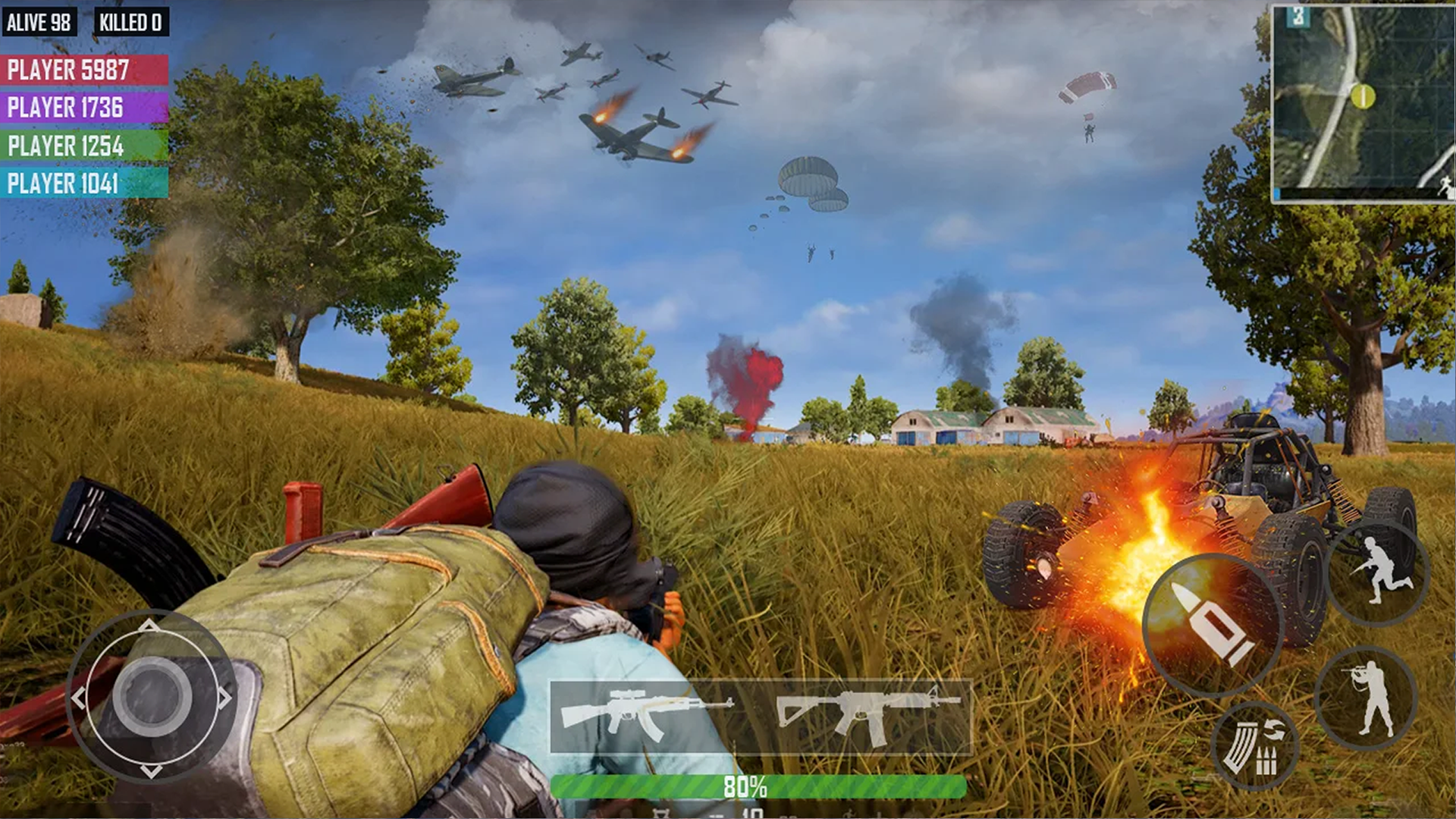Tap the player marker on the minimap

pos(1361,97)
